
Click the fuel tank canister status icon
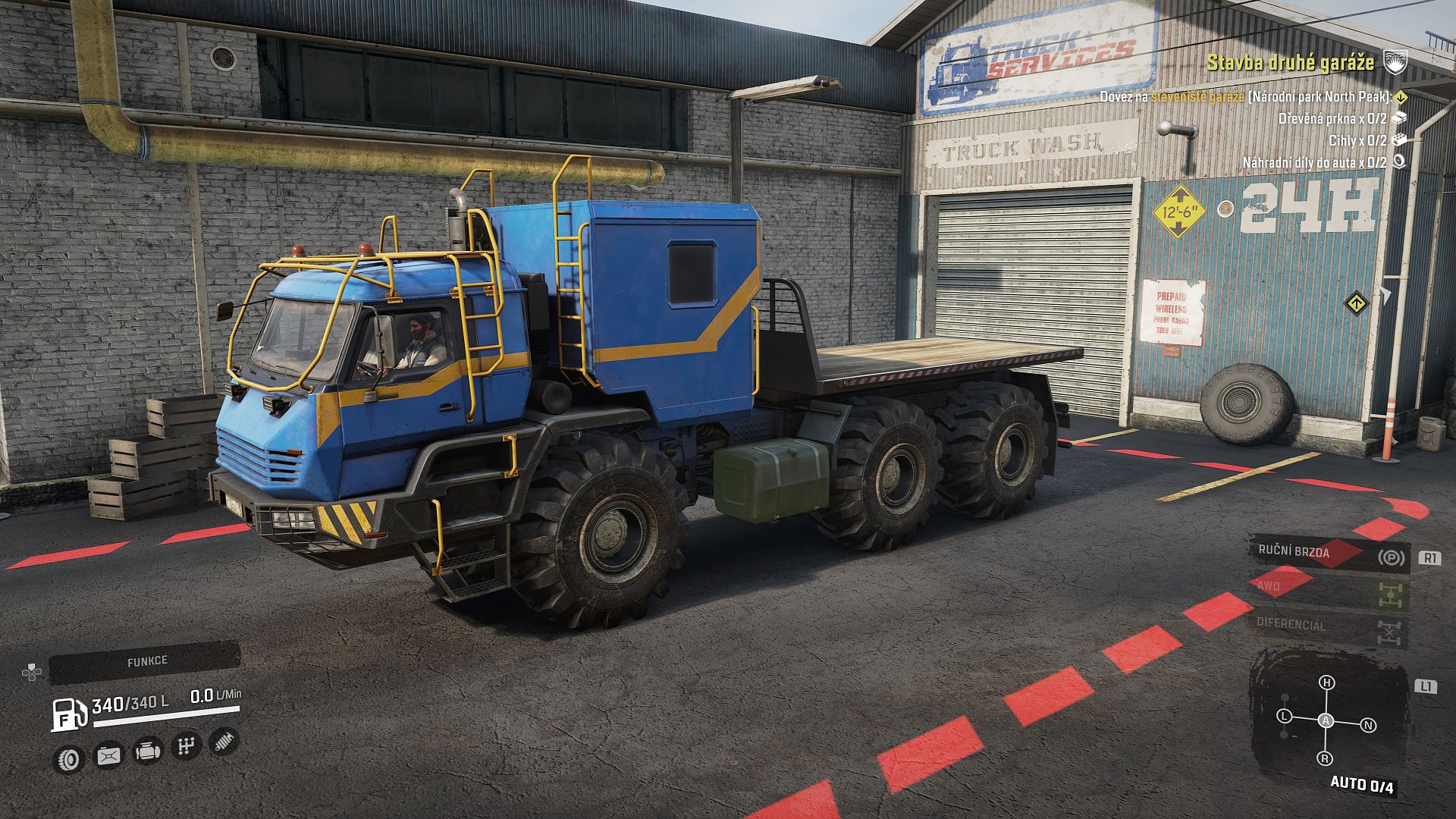point(108,755)
